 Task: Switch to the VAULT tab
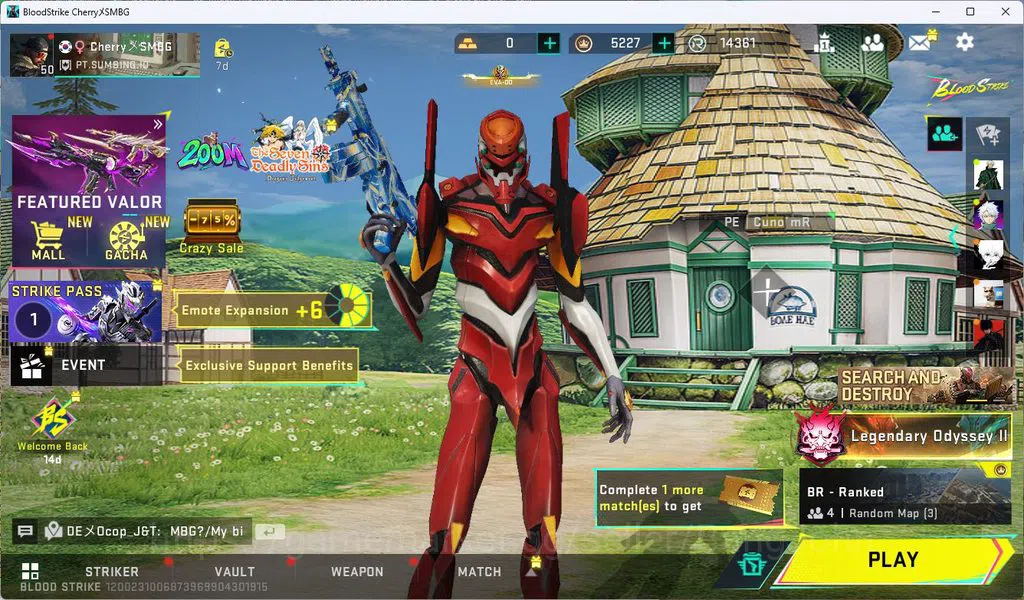coord(234,572)
